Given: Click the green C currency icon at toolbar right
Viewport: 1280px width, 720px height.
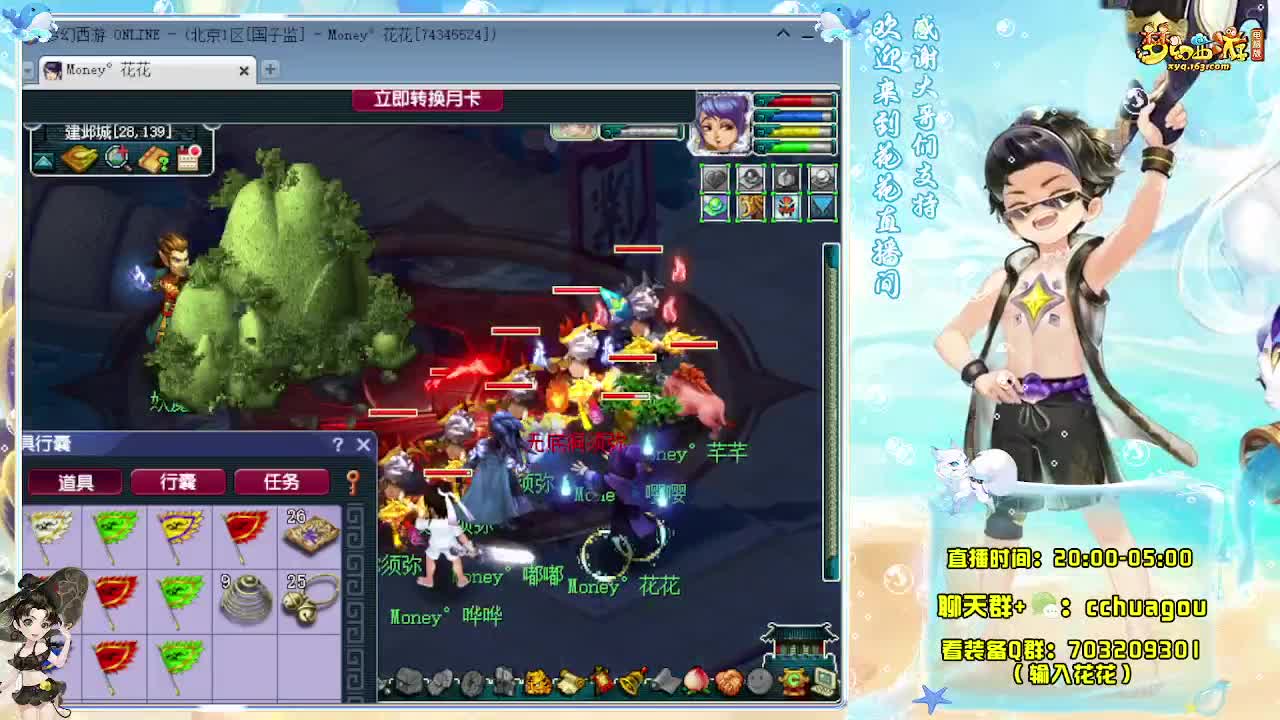Looking at the screenshot, I should [x=795, y=681].
